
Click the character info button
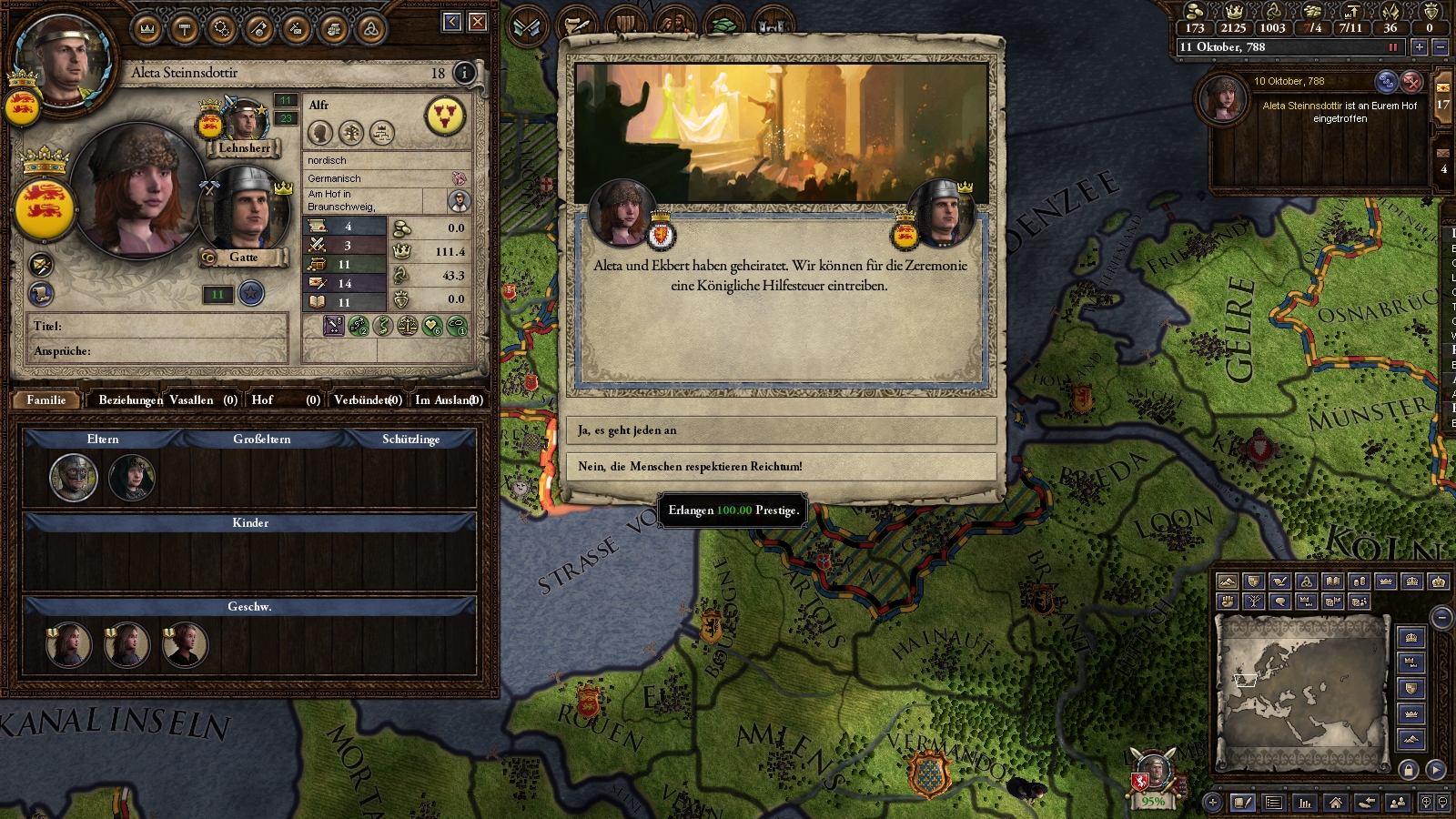click(464, 73)
